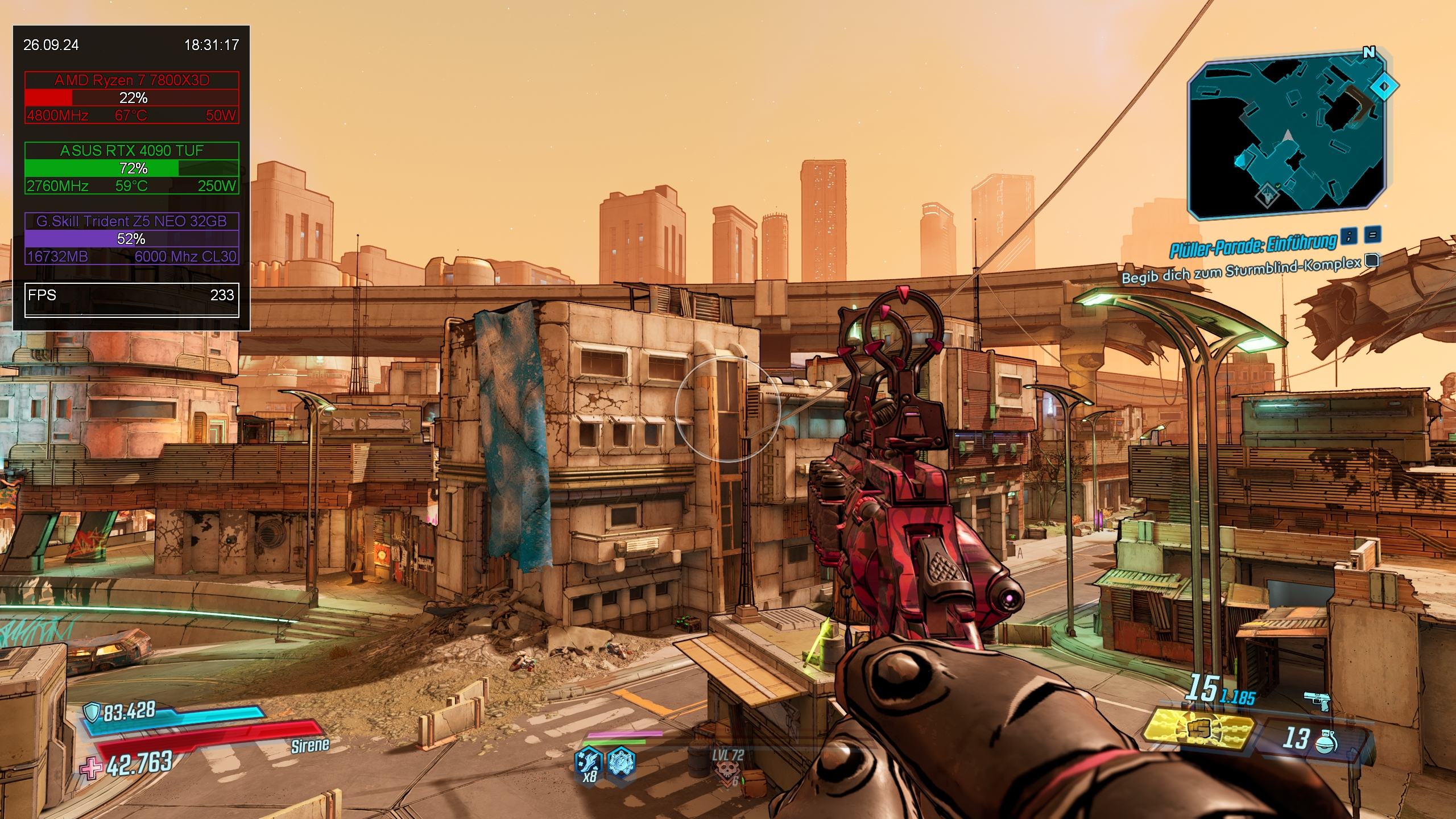Tick the Sturmblind-Komplex objective checkbox
The width and height of the screenshot is (1456, 819).
click(1372, 260)
